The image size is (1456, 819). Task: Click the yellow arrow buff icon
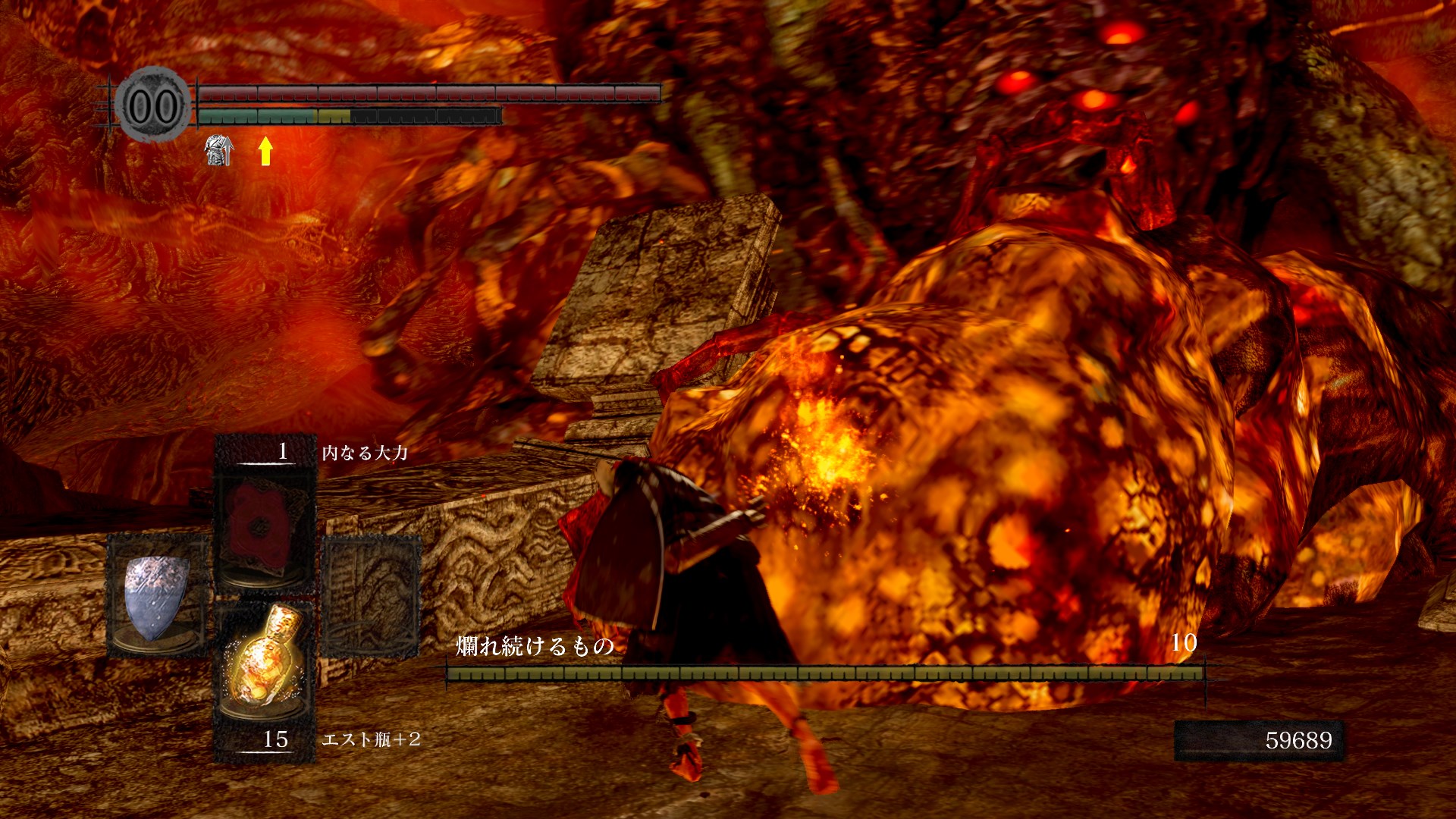coord(265,151)
